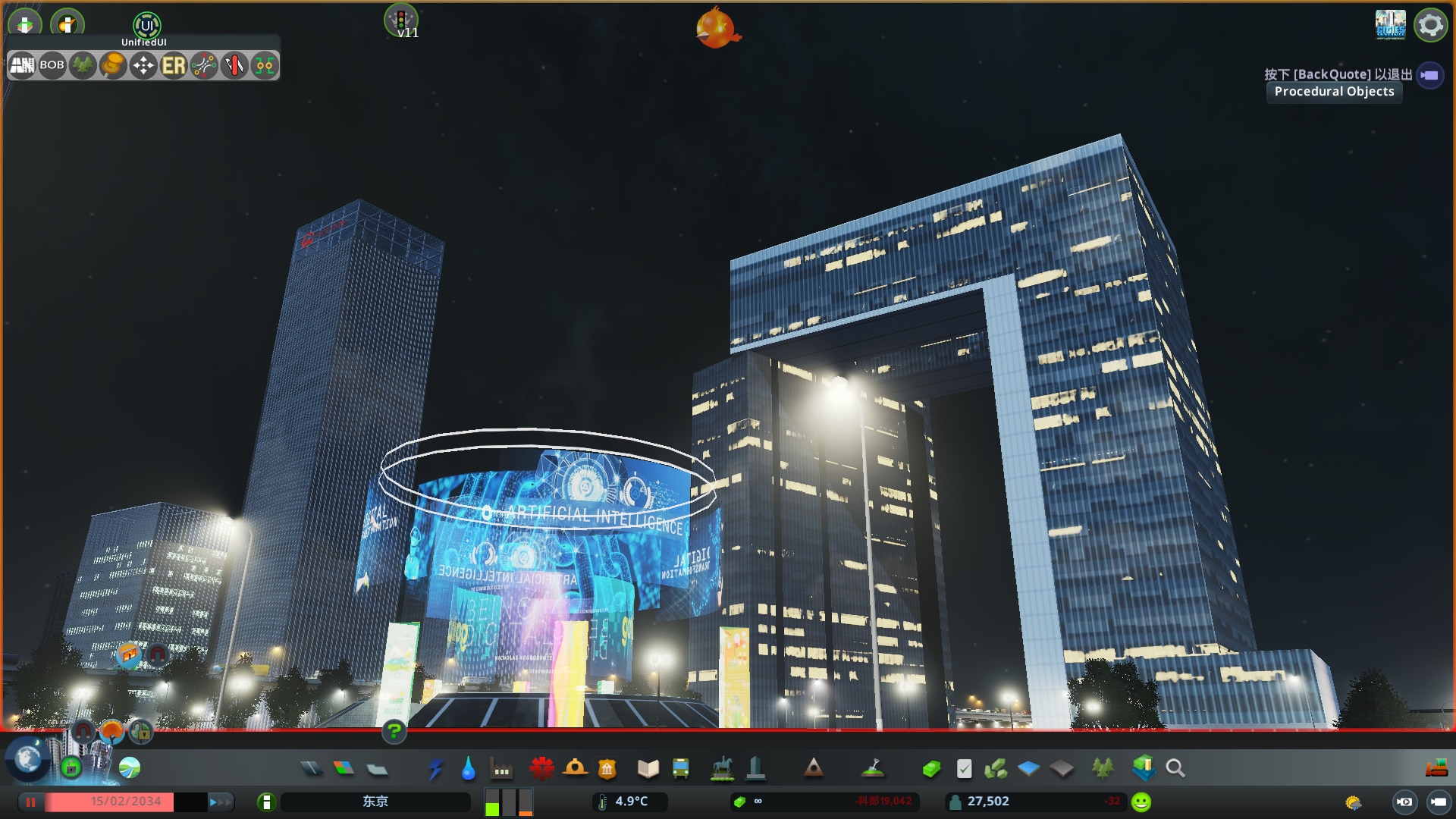Open the Electricity menu lightning icon

[x=435, y=768]
